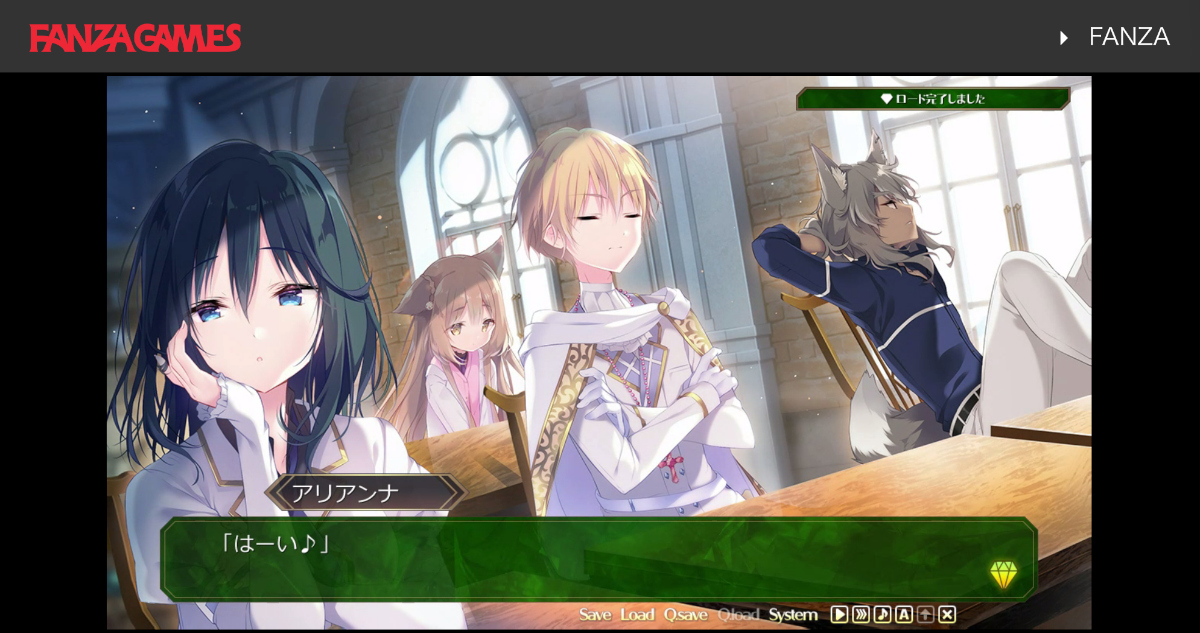Hide the message window with X icon
The image size is (1200, 633).
(947, 615)
